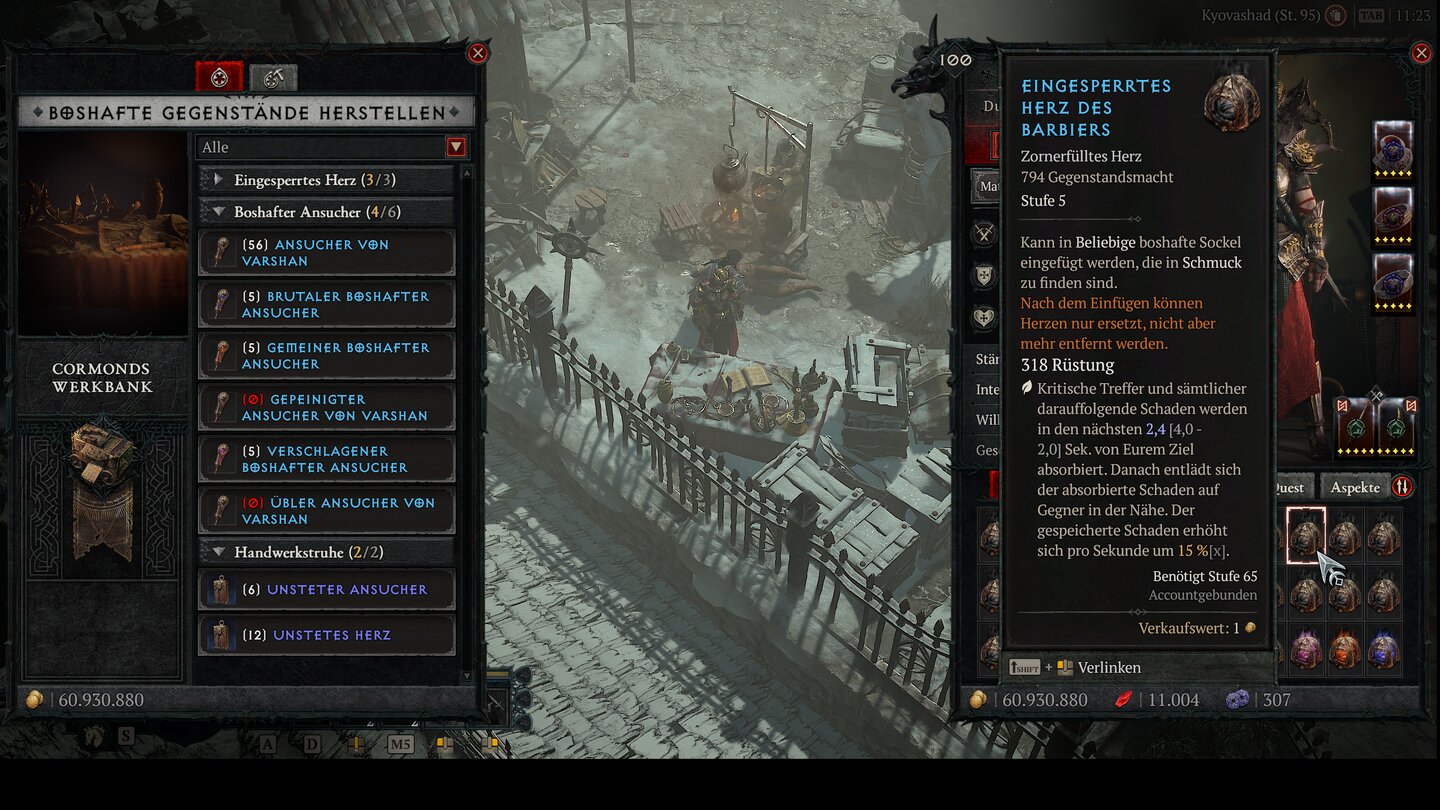This screenshot has height=810, width=1440.
Task: Click the heart-shaped resistance stat icon
Action: (985, 315)
